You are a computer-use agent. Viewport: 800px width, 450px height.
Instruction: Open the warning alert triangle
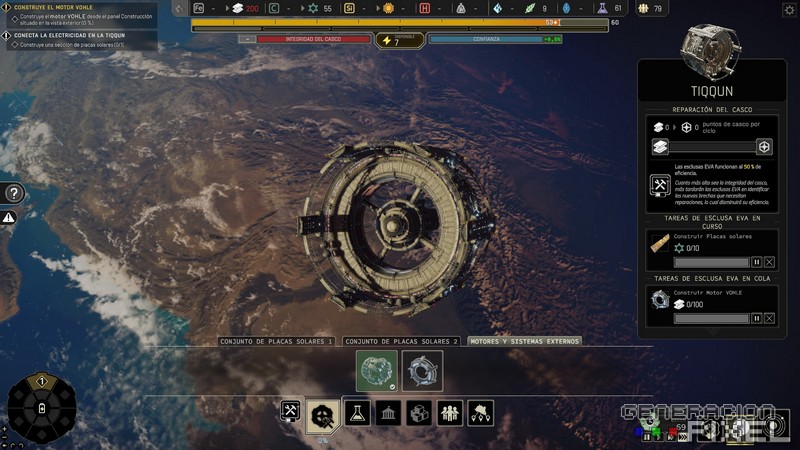click(x=9, y=217)
